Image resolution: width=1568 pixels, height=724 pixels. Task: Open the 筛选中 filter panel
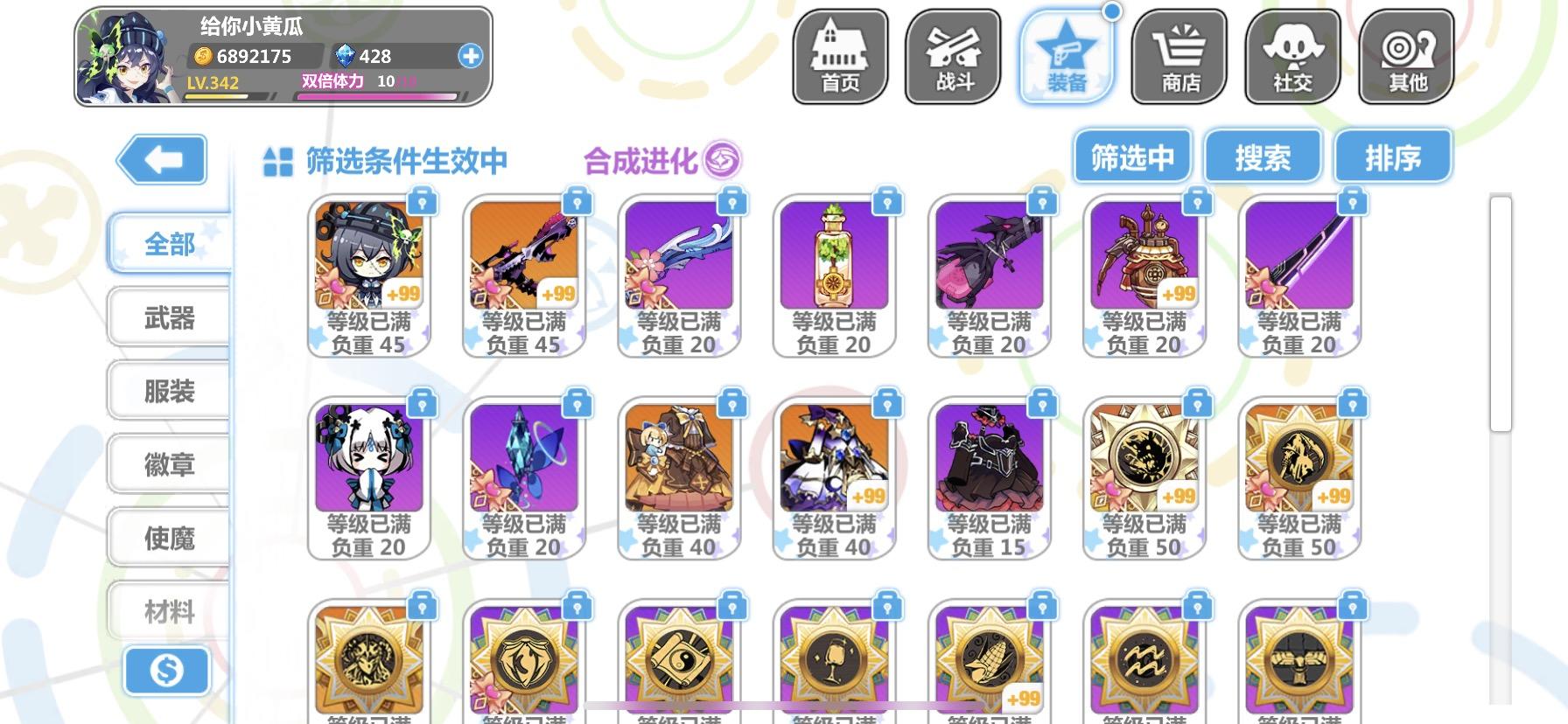(1133, 156)
